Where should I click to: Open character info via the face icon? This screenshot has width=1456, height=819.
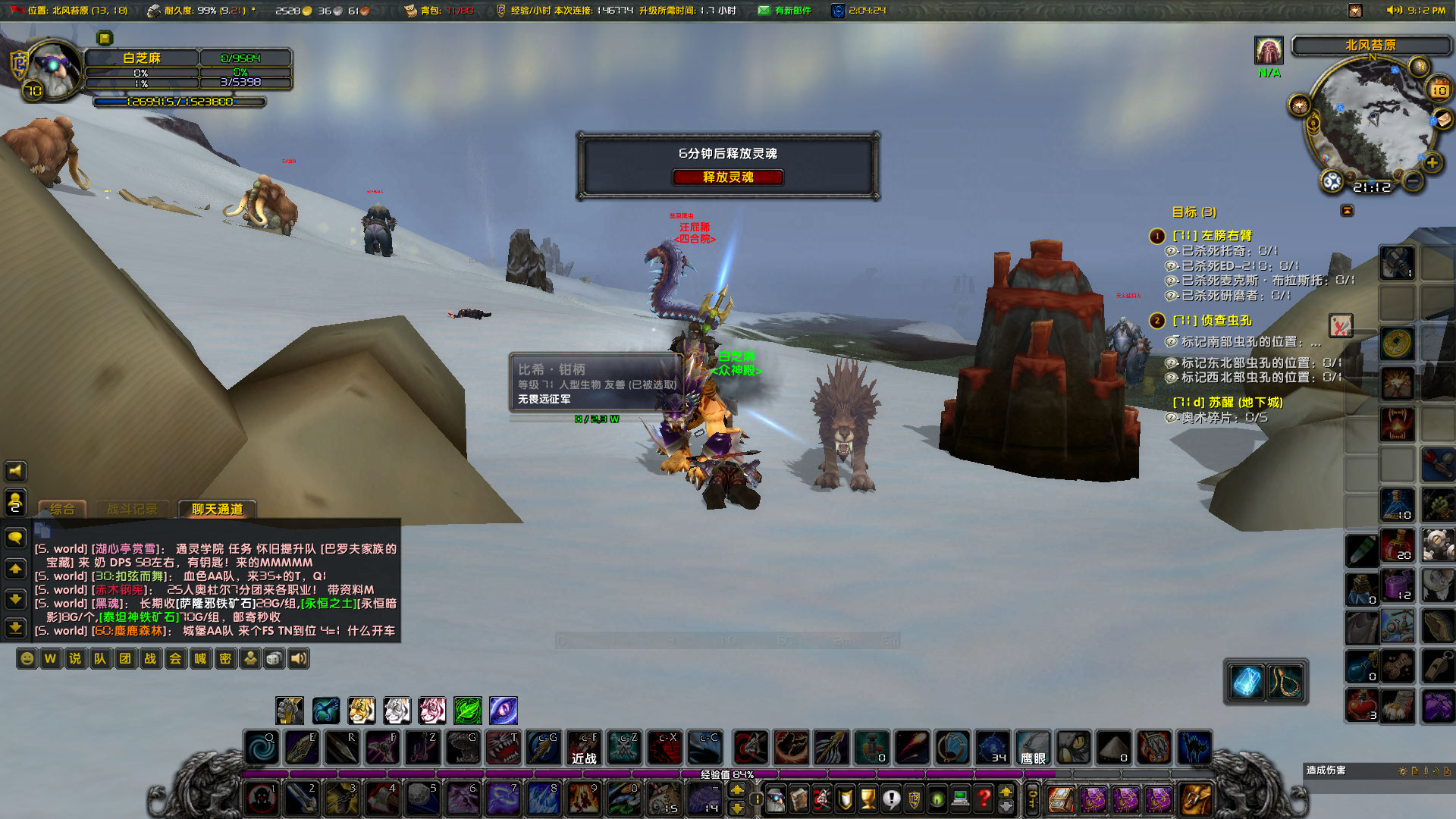click(x=775, y=798)
